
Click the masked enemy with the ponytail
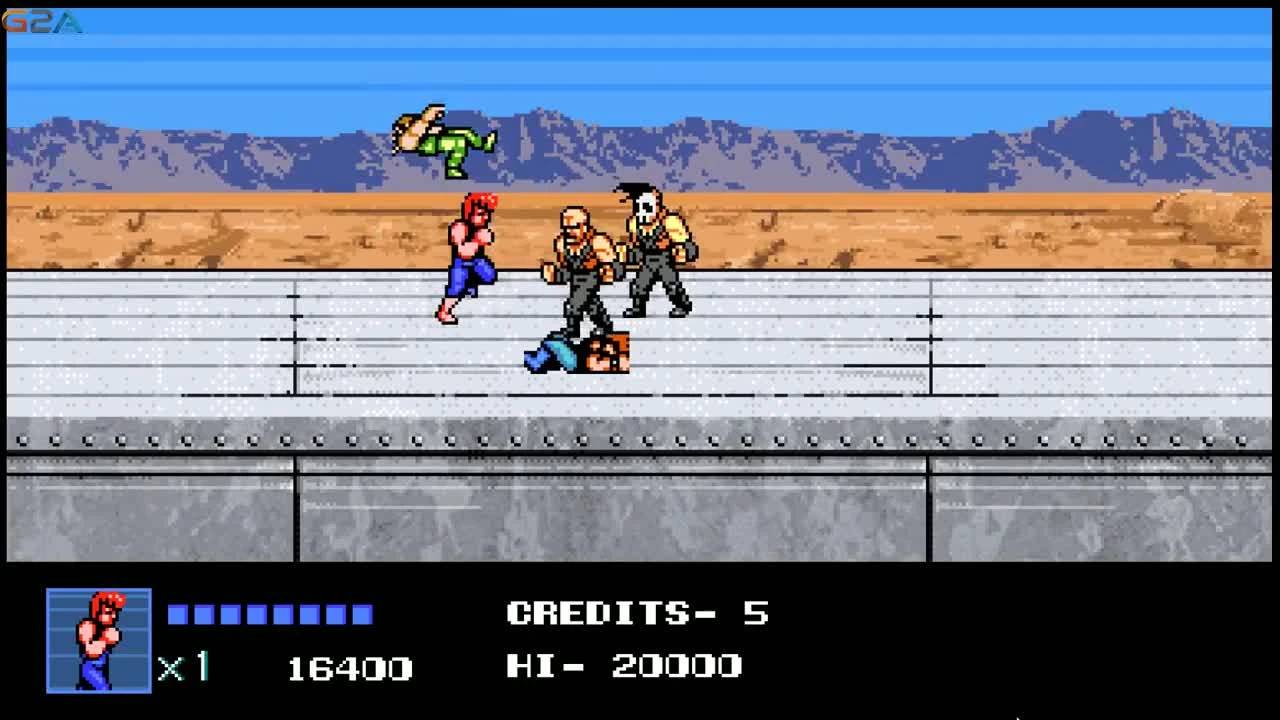point(655,250)
